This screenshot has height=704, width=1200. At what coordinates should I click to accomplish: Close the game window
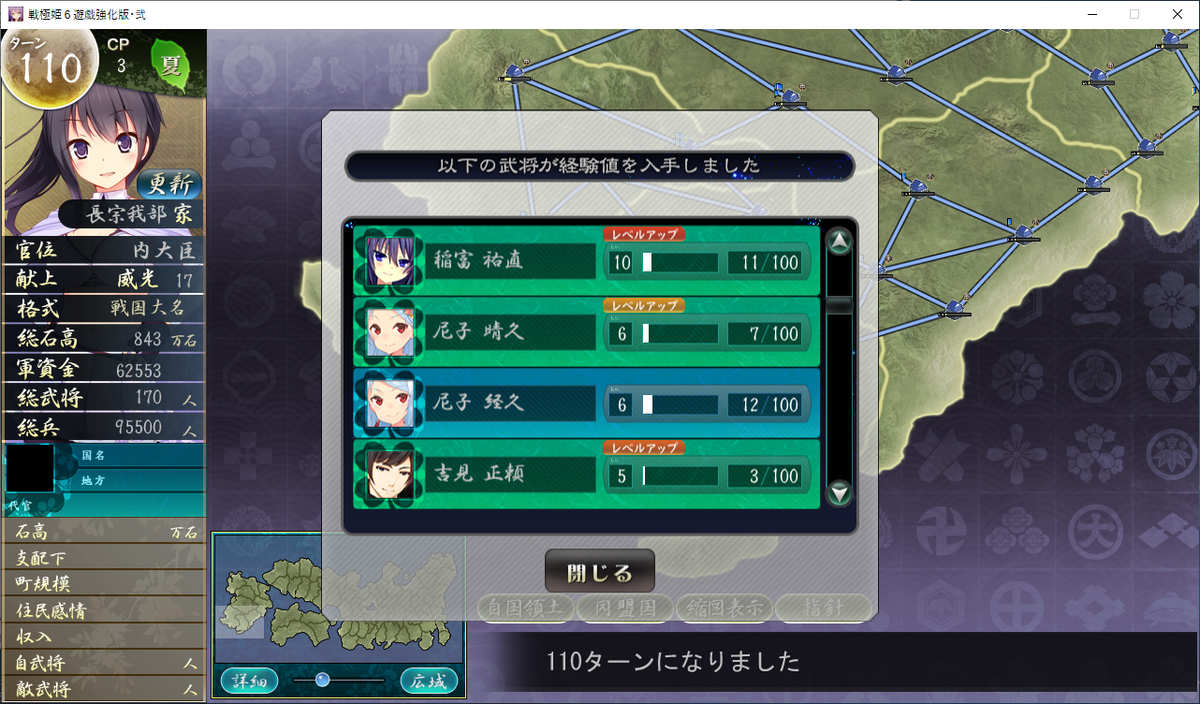coord(1176,14)
